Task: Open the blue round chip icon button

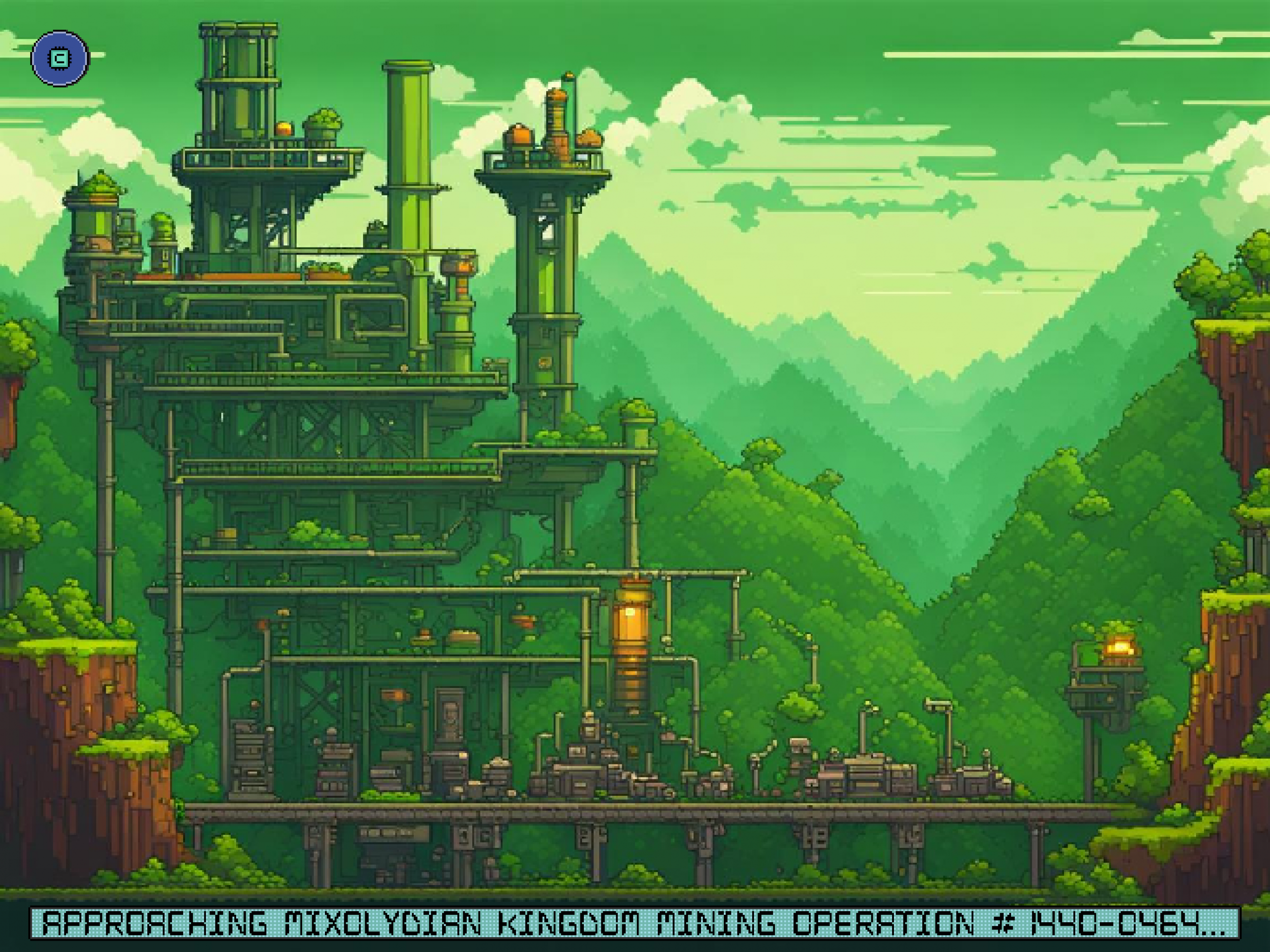Action: pyautogui.click(x=60, y=59)
